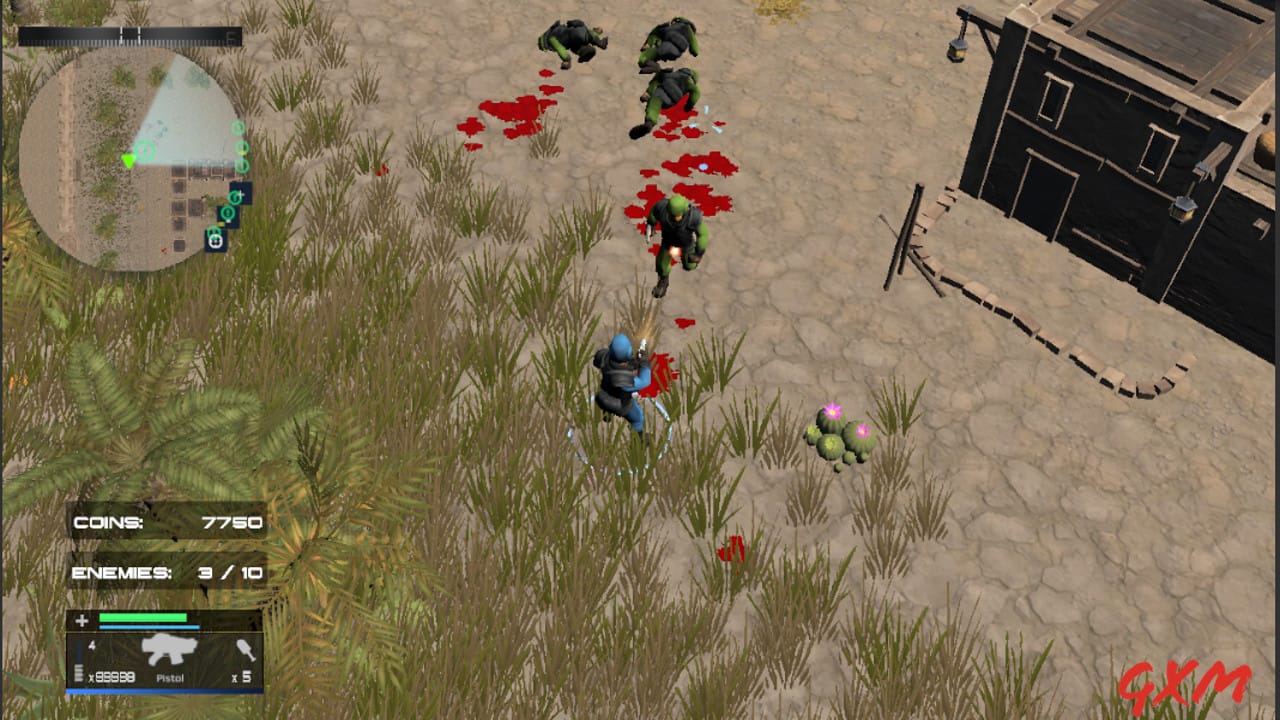1280x720 pixels.
Task: Click the ammo magazine icon near x99999
Action: click(78, 673)
